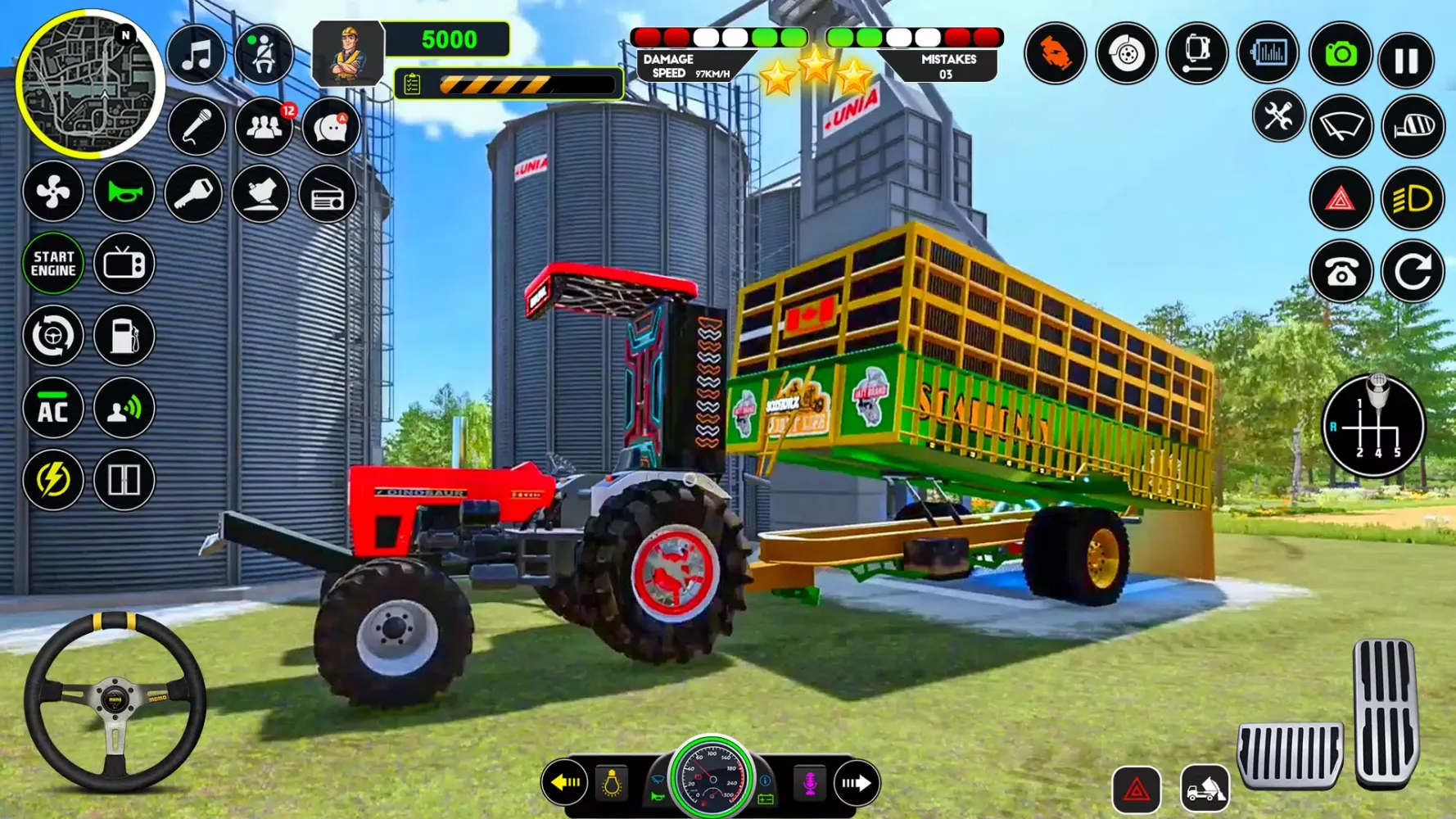Open the players group icon with badge
The image size is (1456, 819).
(264, 127)
